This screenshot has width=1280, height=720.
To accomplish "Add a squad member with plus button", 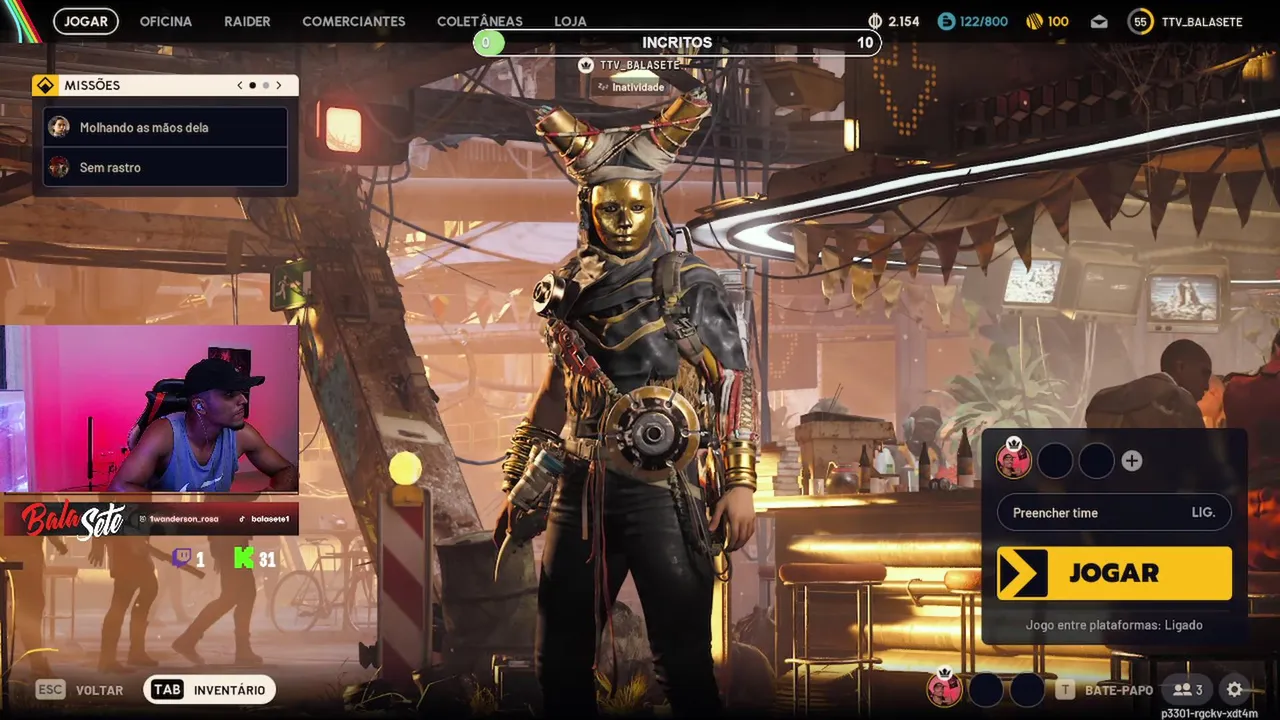I will point(1131,461).
